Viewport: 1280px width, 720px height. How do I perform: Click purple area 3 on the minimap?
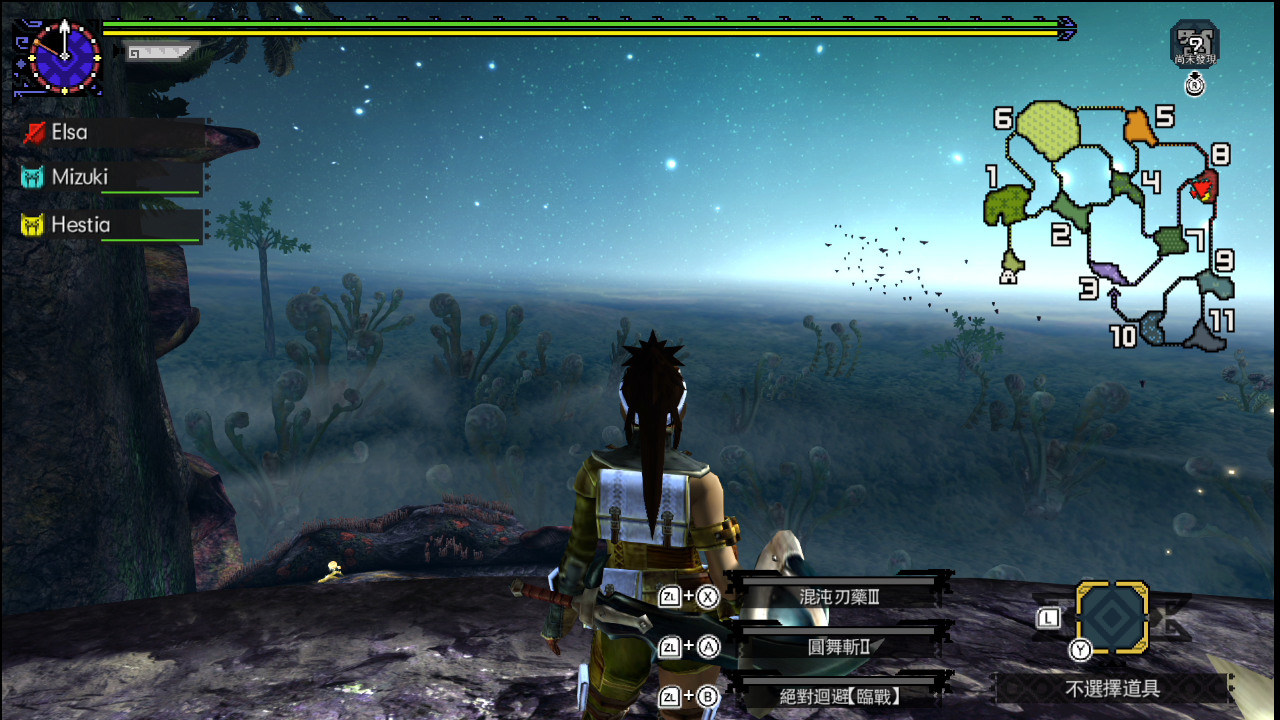pos(1109,270)
